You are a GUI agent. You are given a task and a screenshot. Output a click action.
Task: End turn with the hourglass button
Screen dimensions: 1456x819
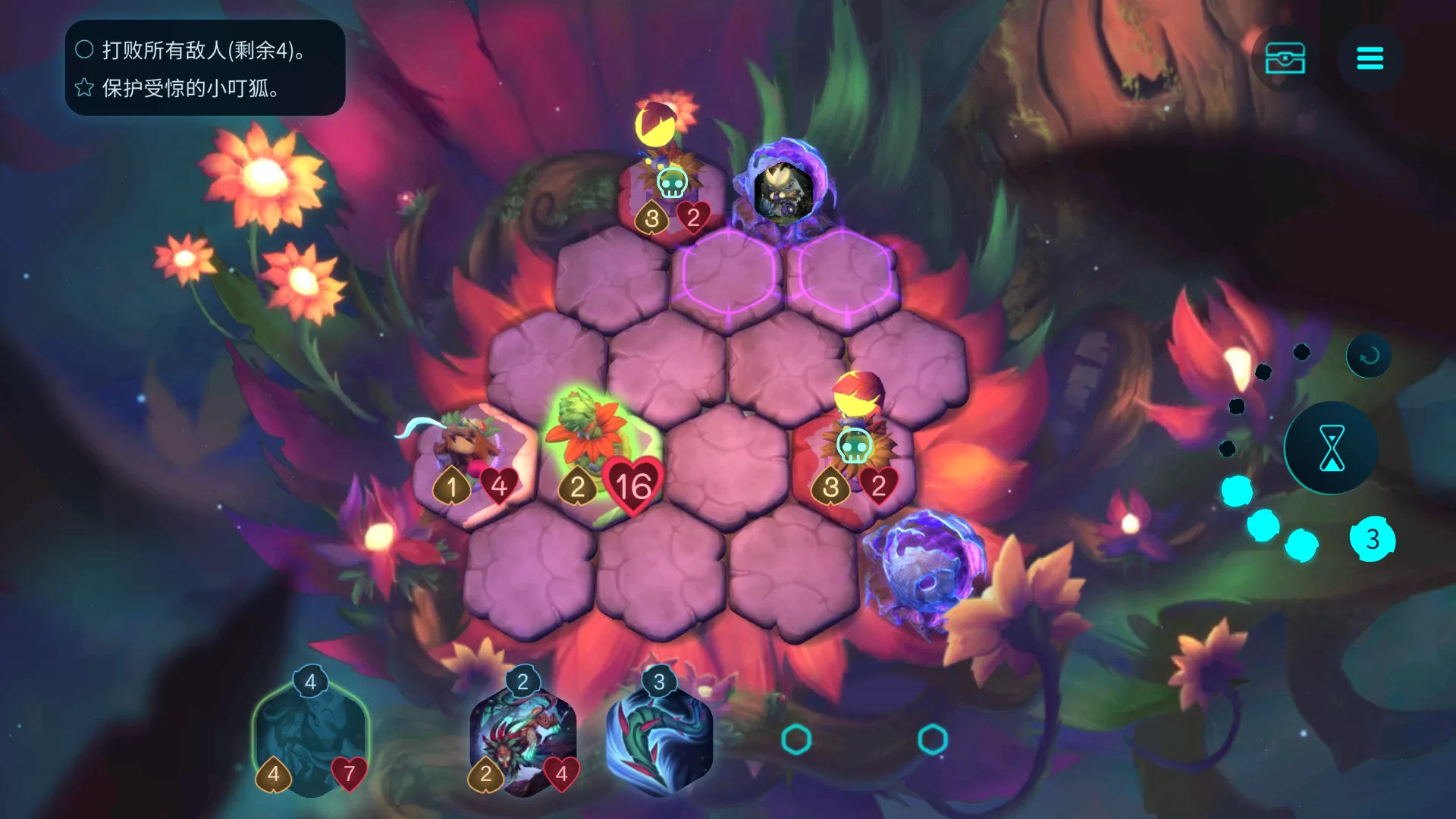1332,448
